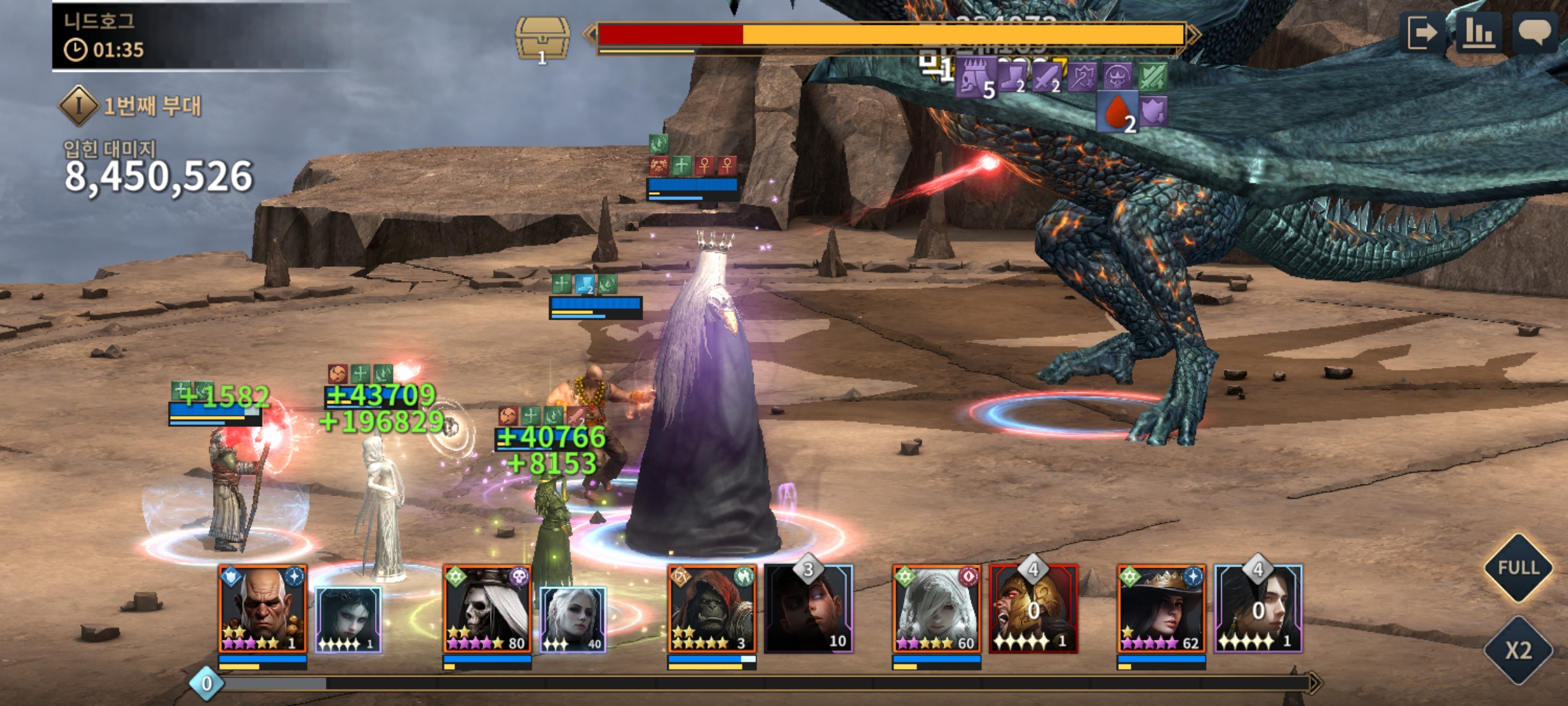The image size is (1568, 706).
Task: Select the crowned dark-haired woman hero portrait
Action: click(1161, 609)
